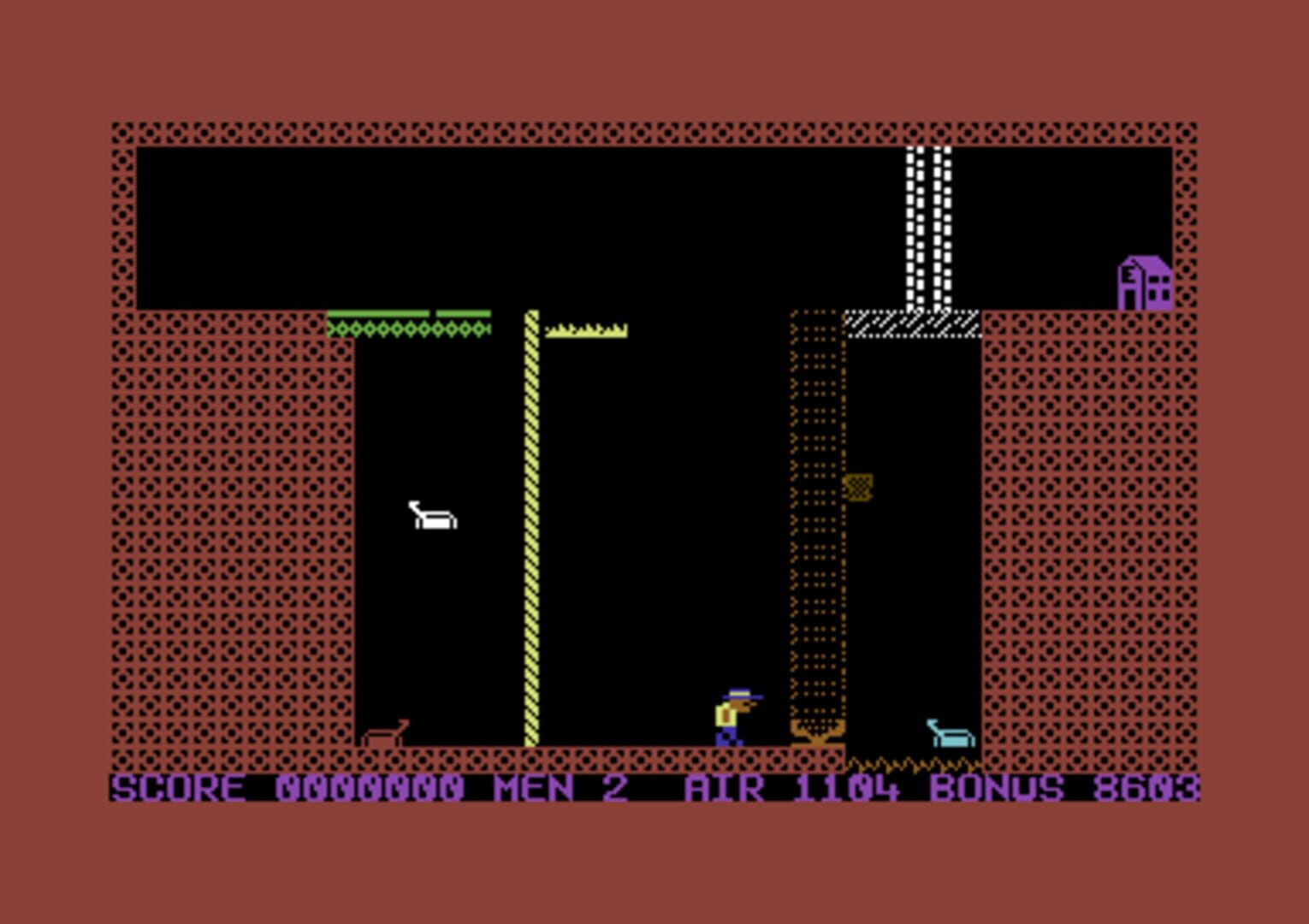Select the white wheelbarrow in the cavern
The width and height of the screenshot is (1309, 924).
(432, 516)
